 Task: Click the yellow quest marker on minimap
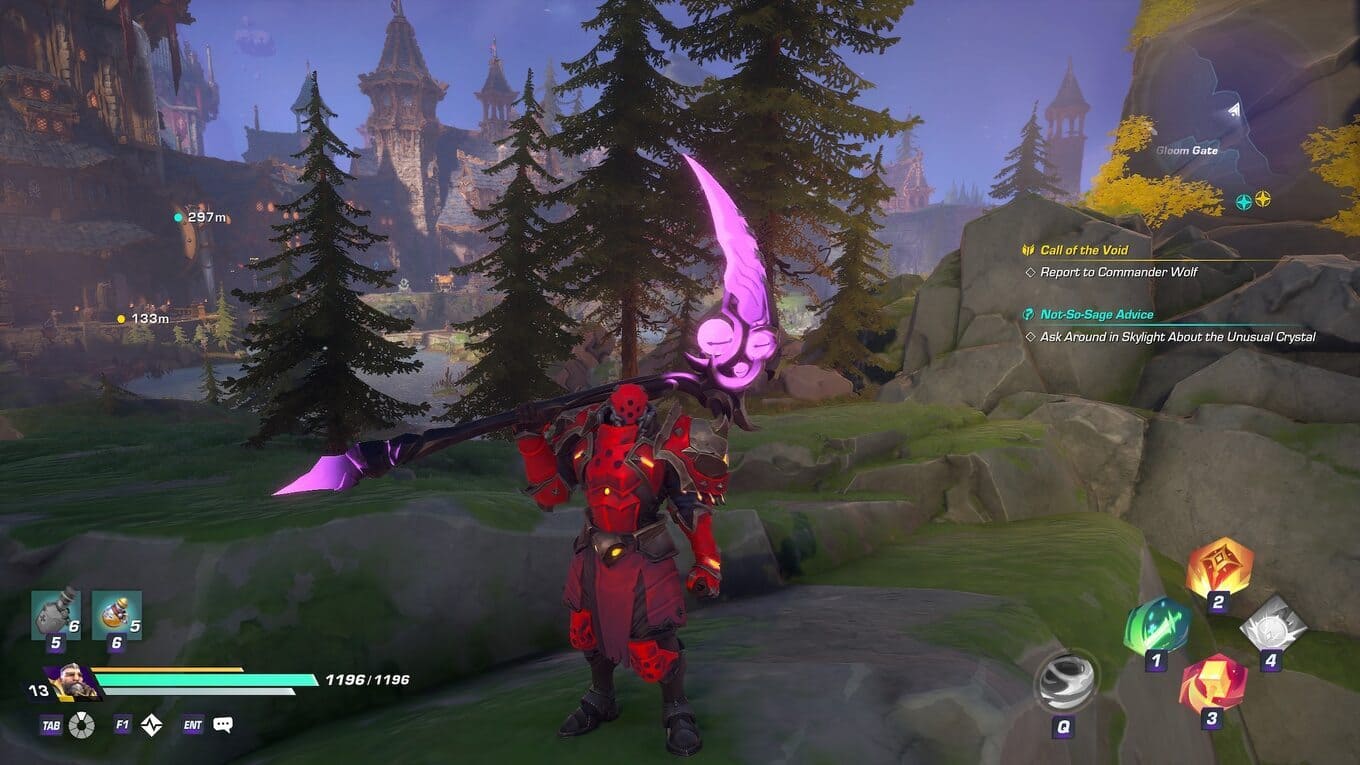pos(1263,200)
